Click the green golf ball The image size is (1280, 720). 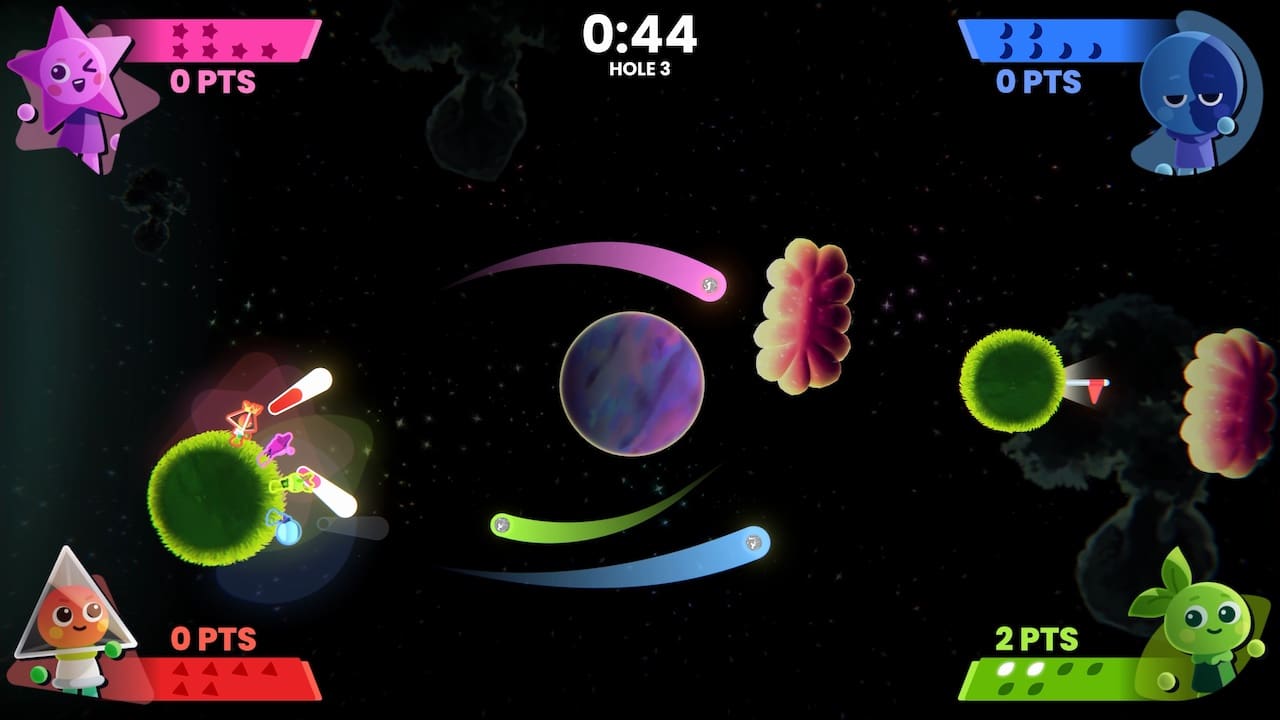pyautogui.click(x=500, y=524)
